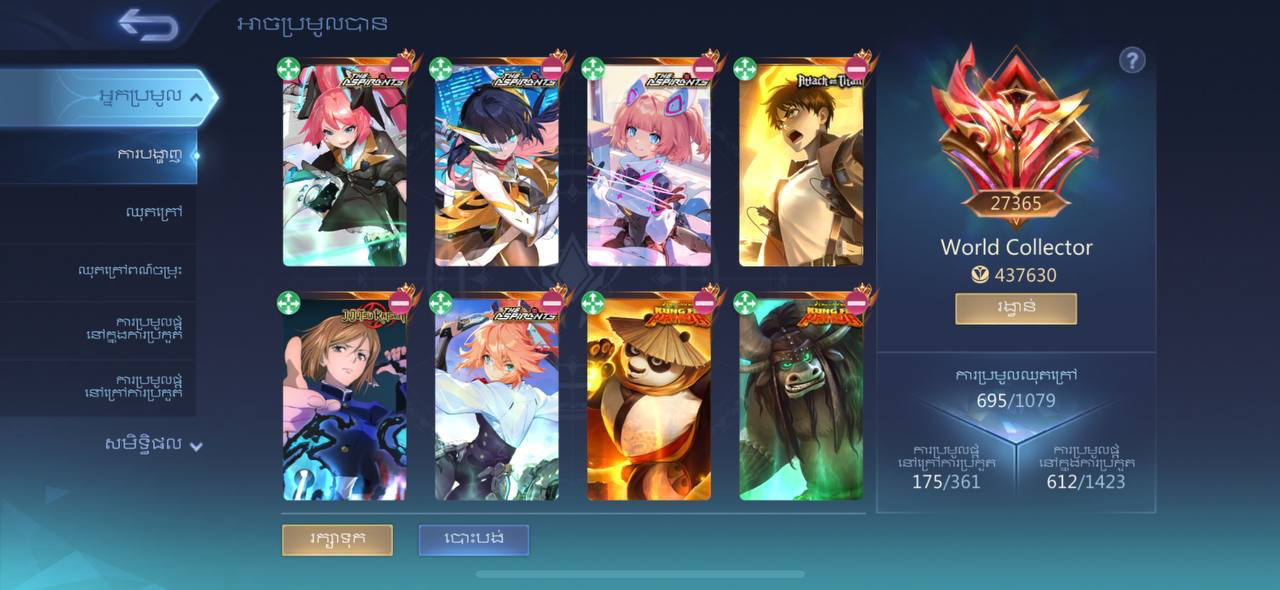Remove the Attack on Titan card with minus
1280x590 pixels.
coord(856,68)
